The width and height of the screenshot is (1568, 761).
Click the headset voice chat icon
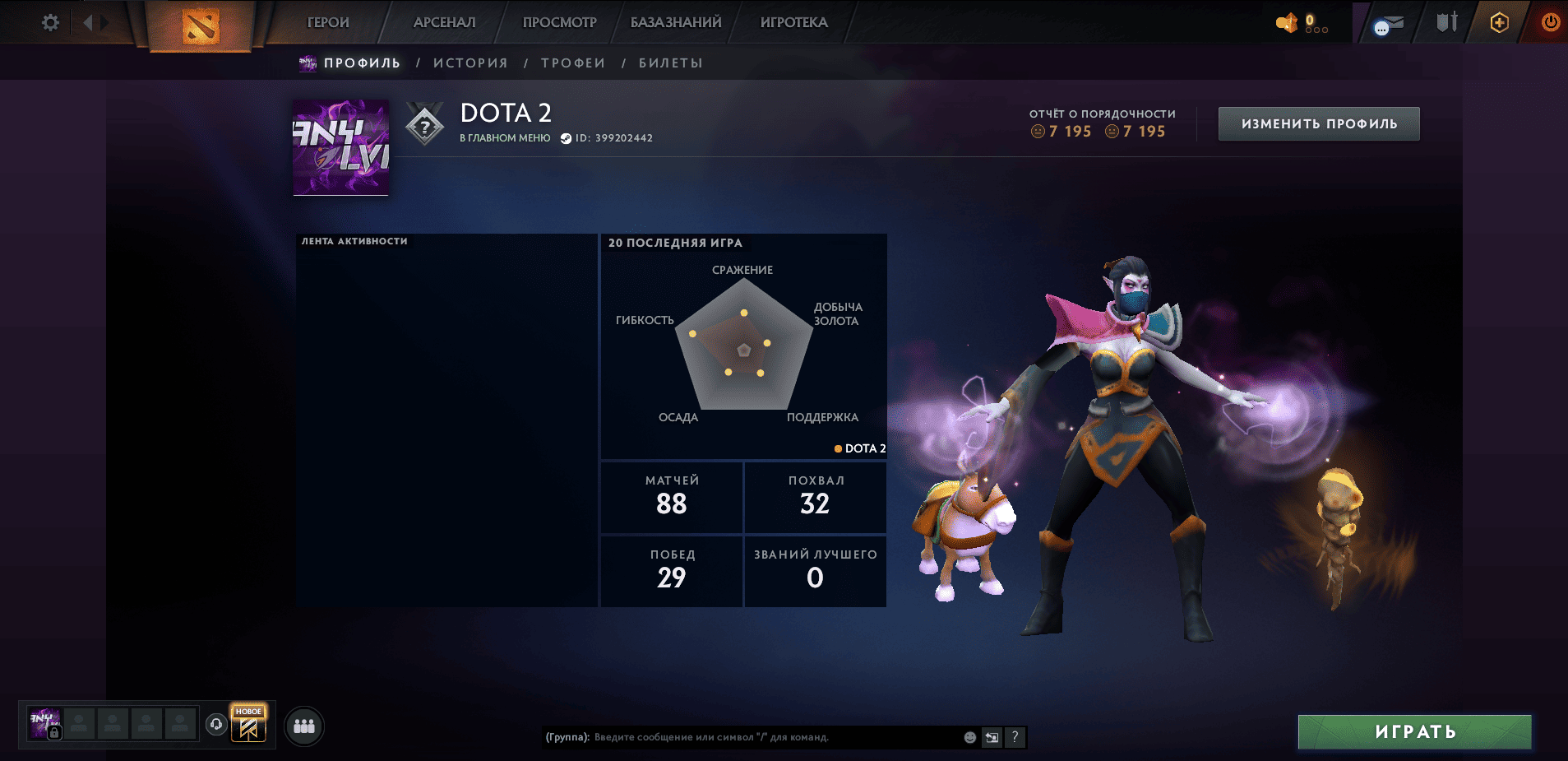click(215, 723)
